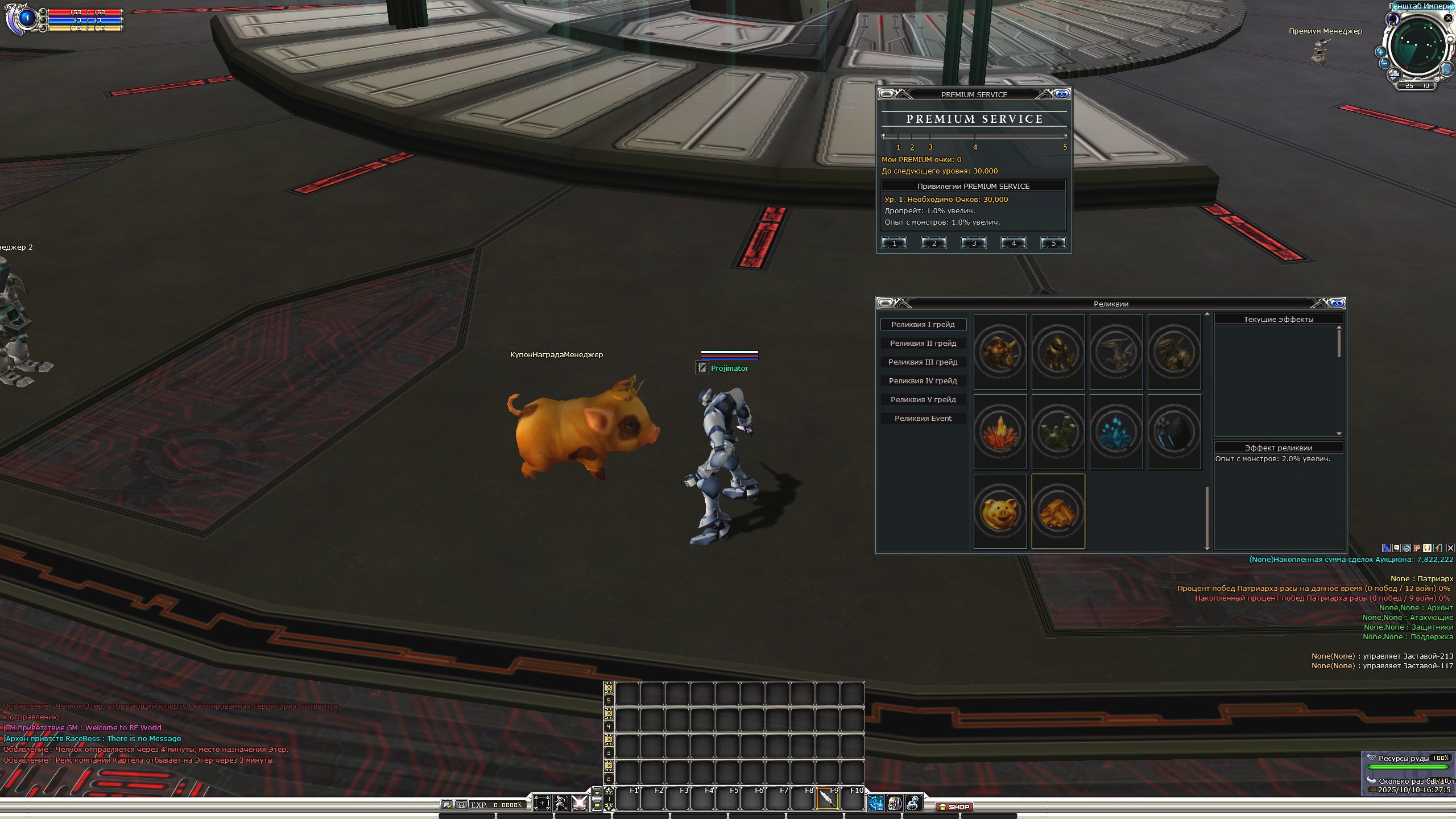Image resolution: width=1456 pixels, height=819 pixels.
Task: Pick the blue crystal relic
Action: click(1116, 432)
